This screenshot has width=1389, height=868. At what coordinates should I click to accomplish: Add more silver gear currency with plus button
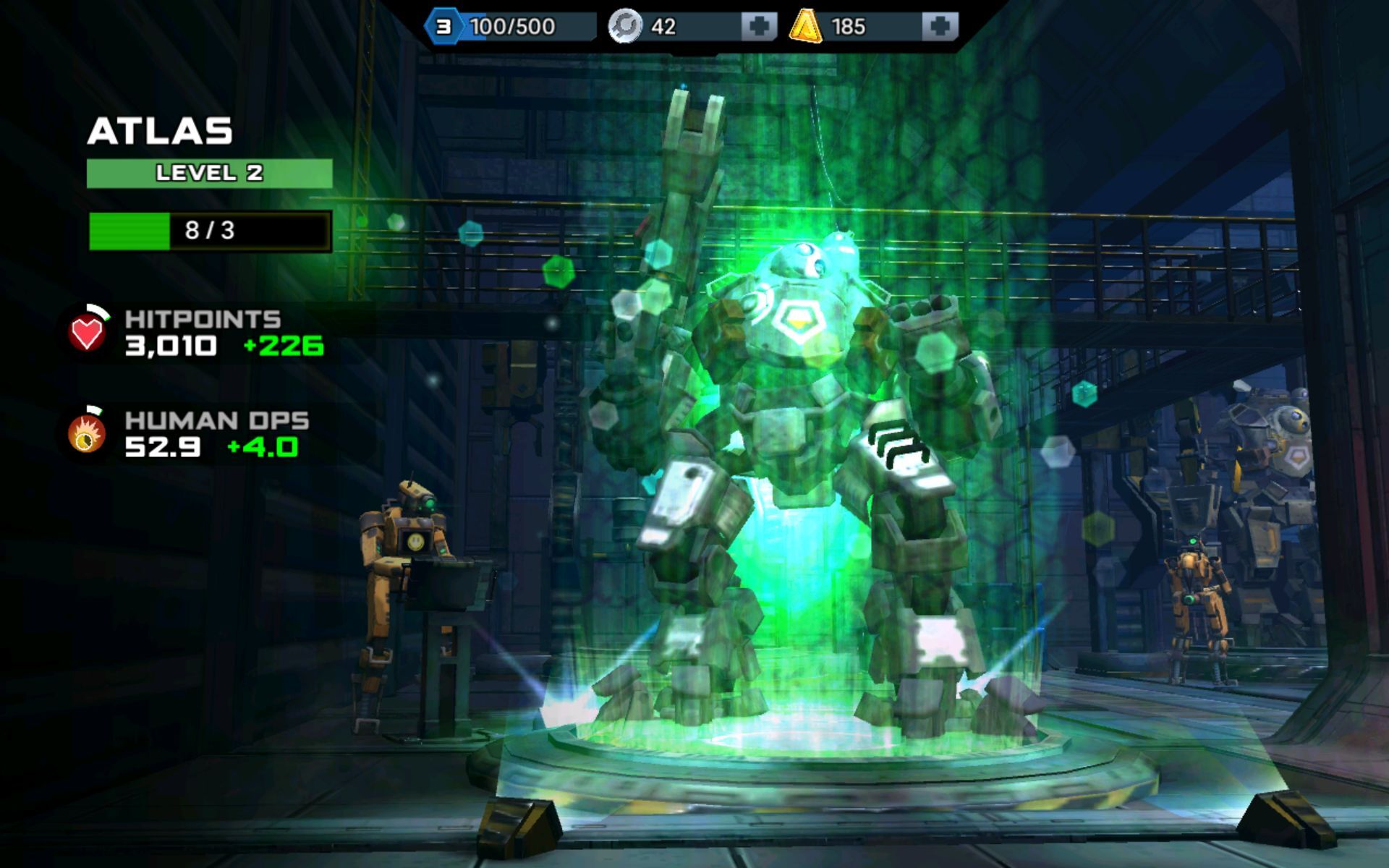tap(759, 27)
